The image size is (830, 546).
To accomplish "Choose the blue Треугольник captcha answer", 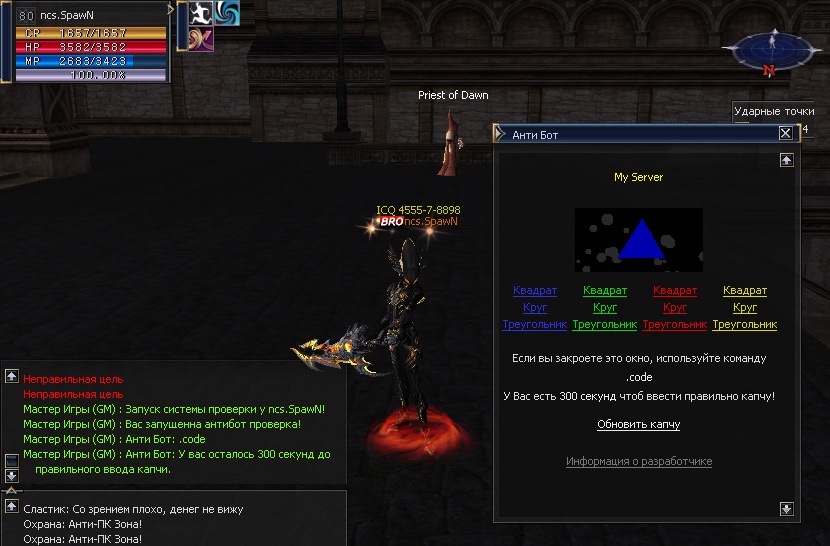I will point(534,325).
